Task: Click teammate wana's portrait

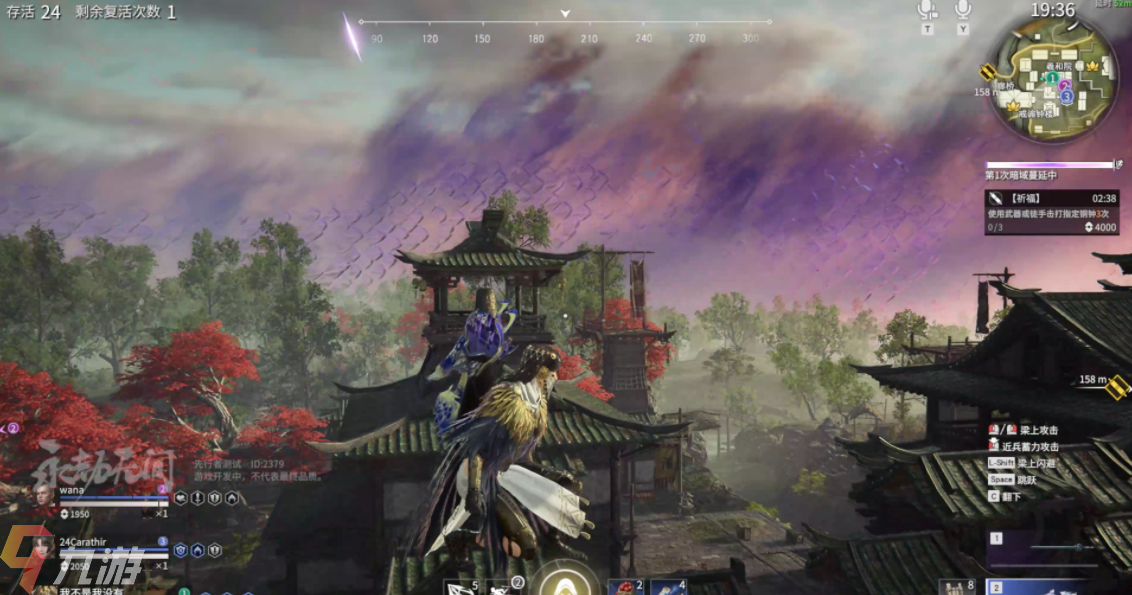Action: 44,498
